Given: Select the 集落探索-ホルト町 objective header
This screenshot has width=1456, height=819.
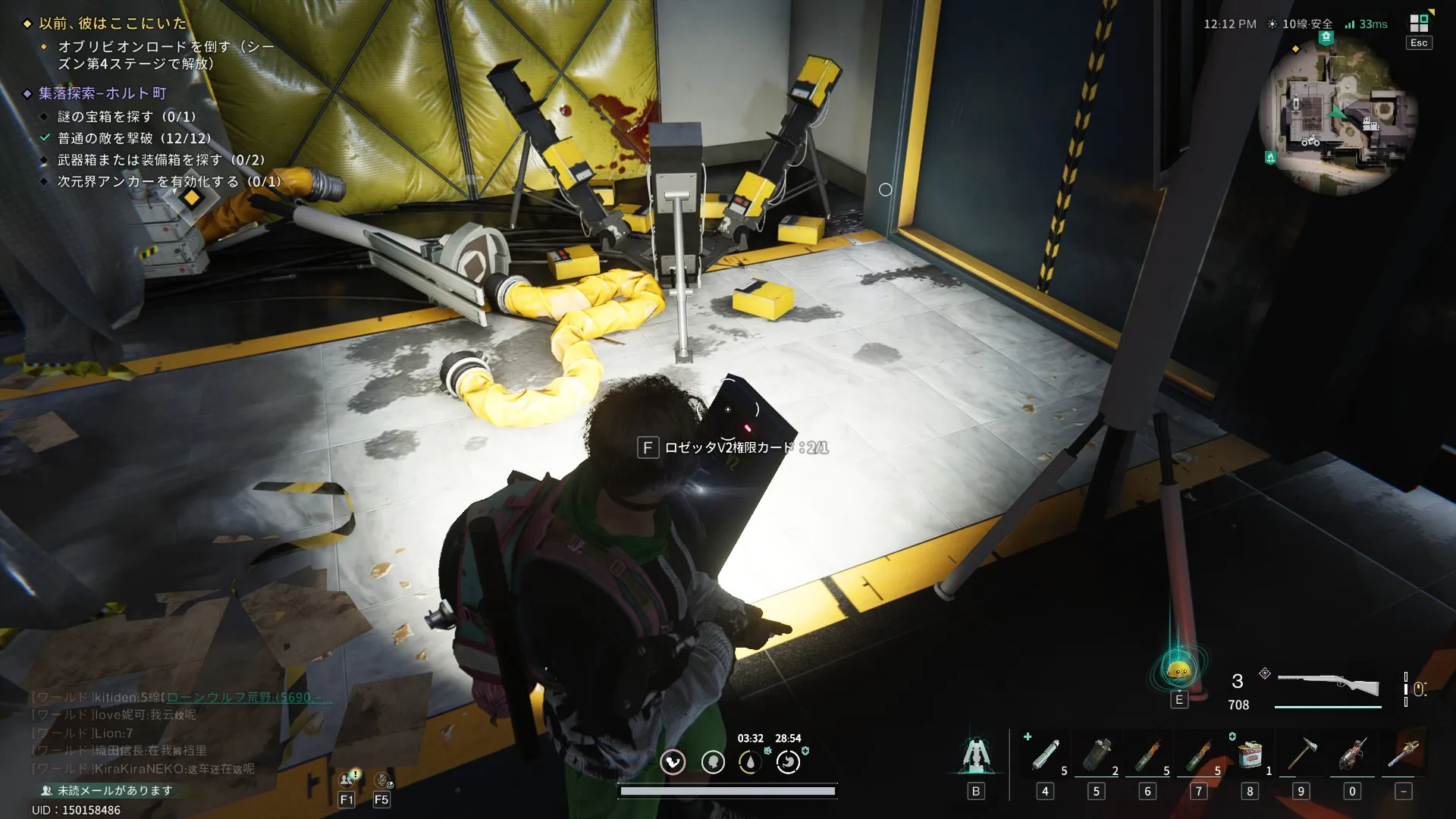Looking at the screenshot, I should point(102,93).
